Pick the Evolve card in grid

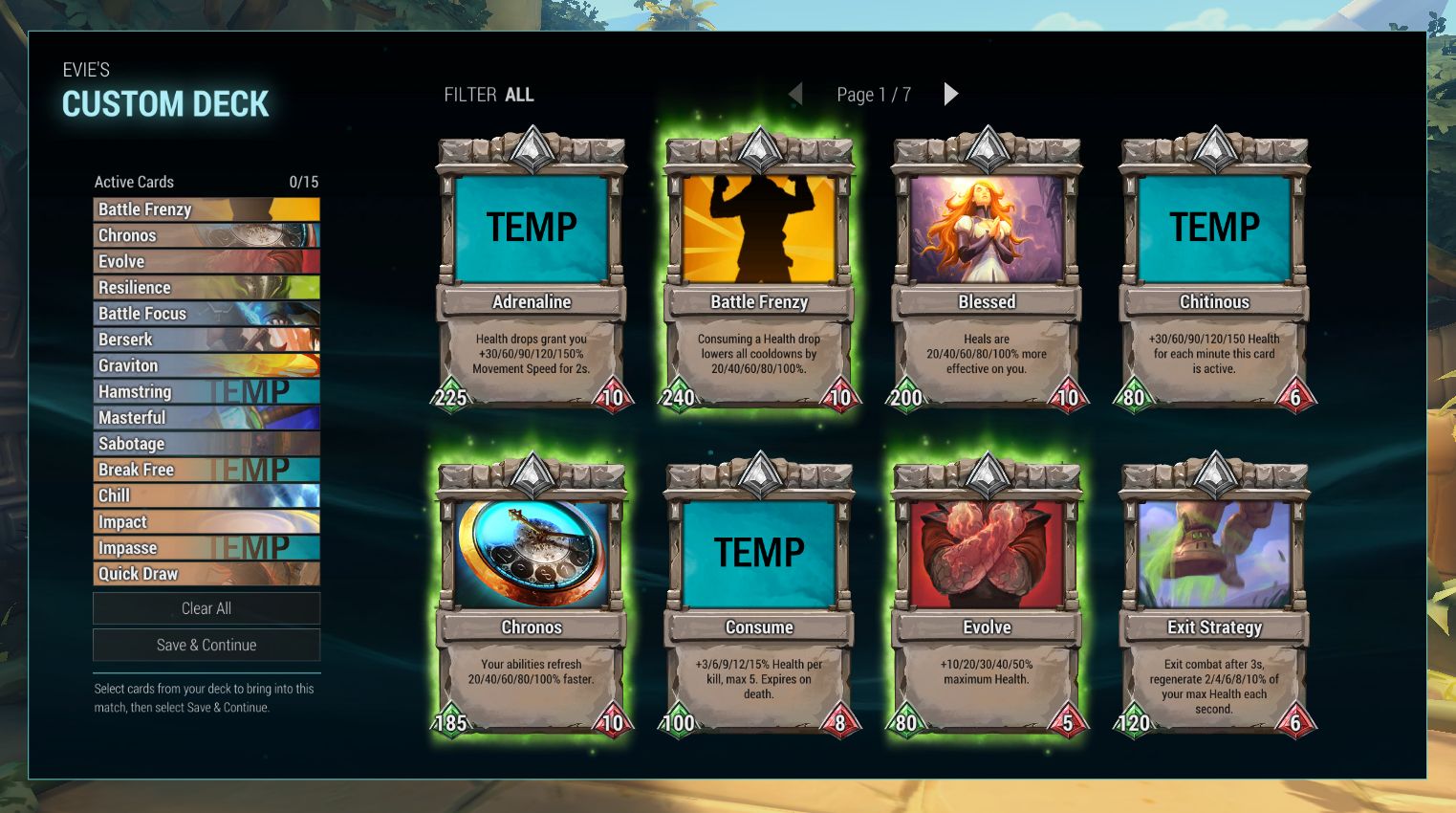(987, 598)
